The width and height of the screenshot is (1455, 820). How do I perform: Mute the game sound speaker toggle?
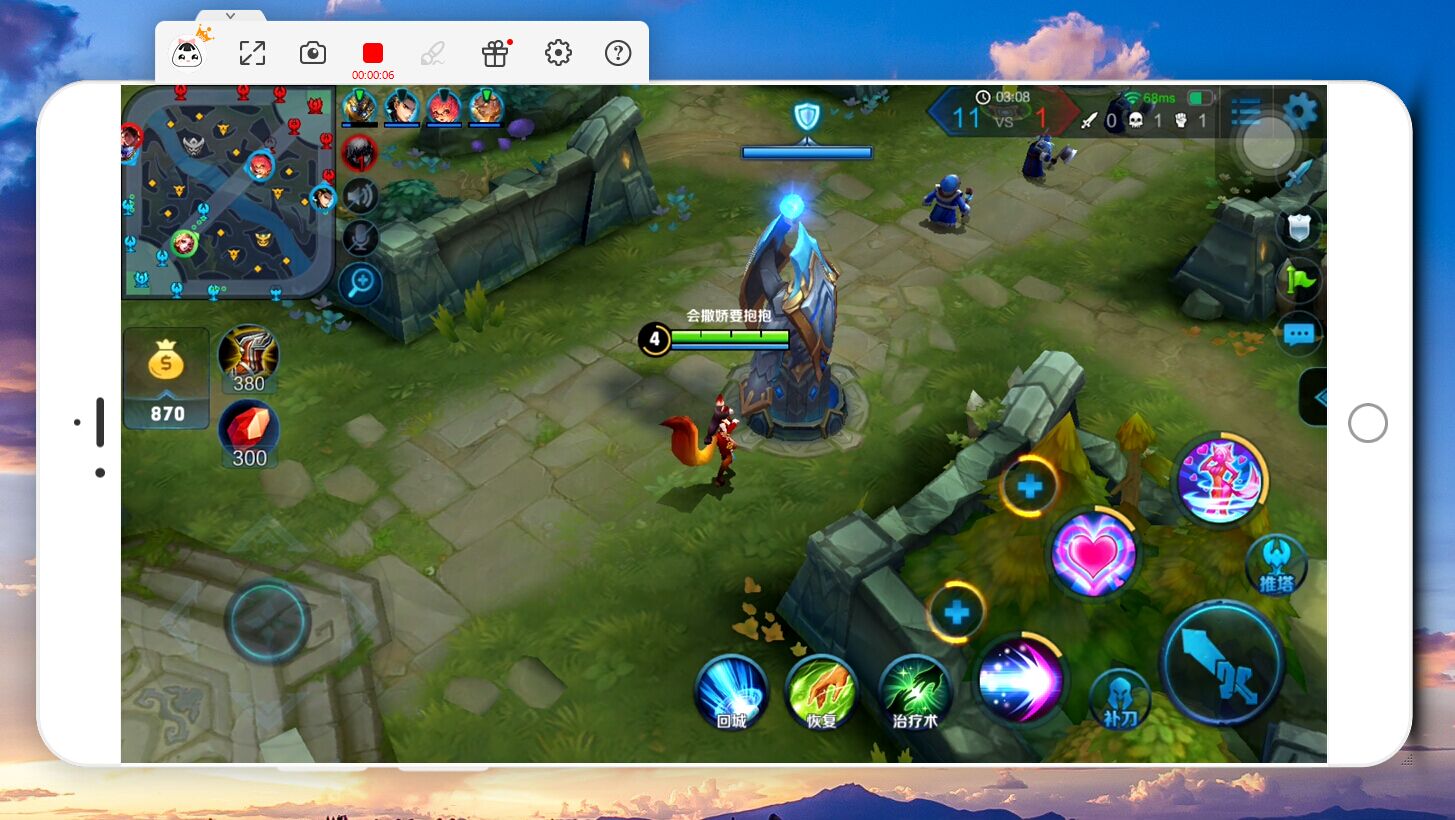(360, 195)
